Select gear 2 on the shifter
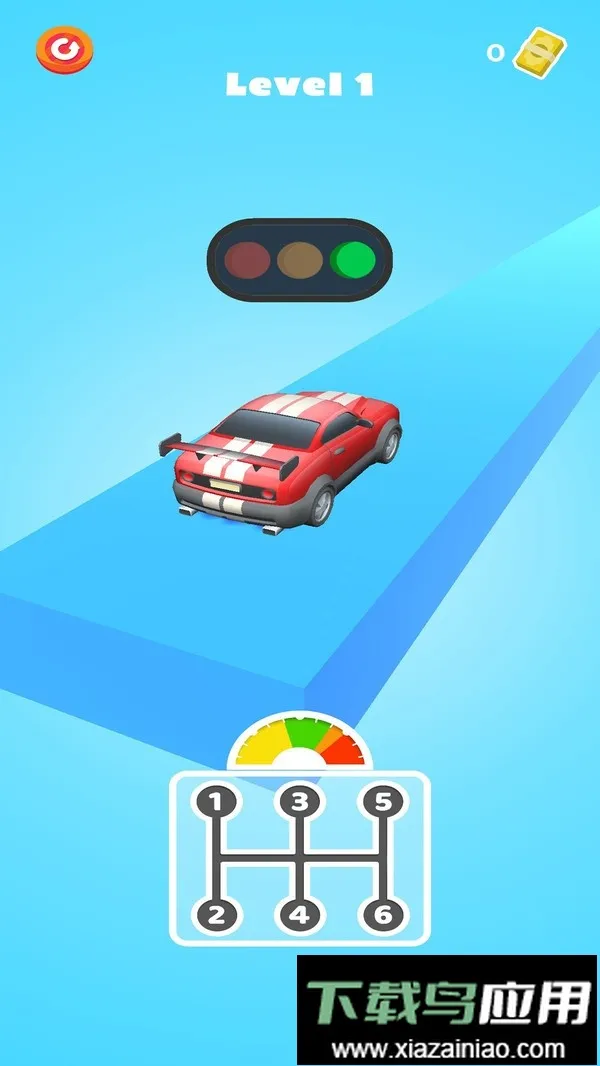600x1066 pixels. 215,913
